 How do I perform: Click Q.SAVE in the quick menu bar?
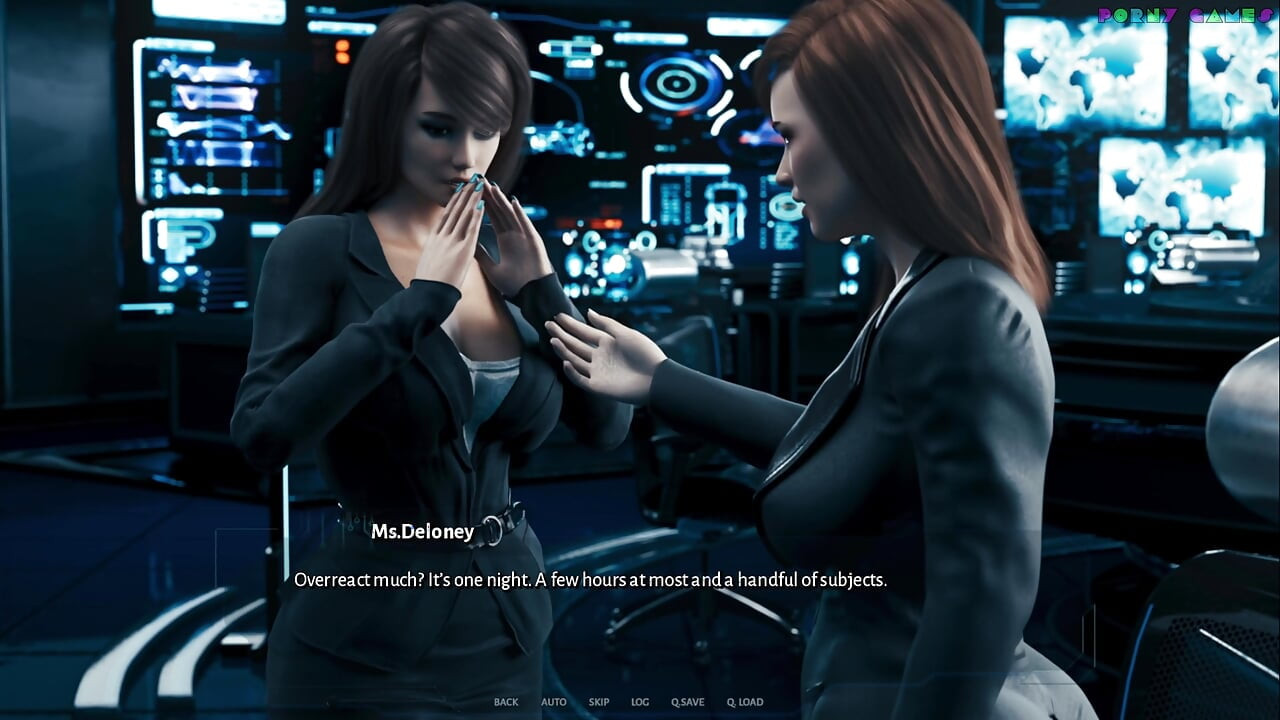pyautogui.click(x=686, y=702)
